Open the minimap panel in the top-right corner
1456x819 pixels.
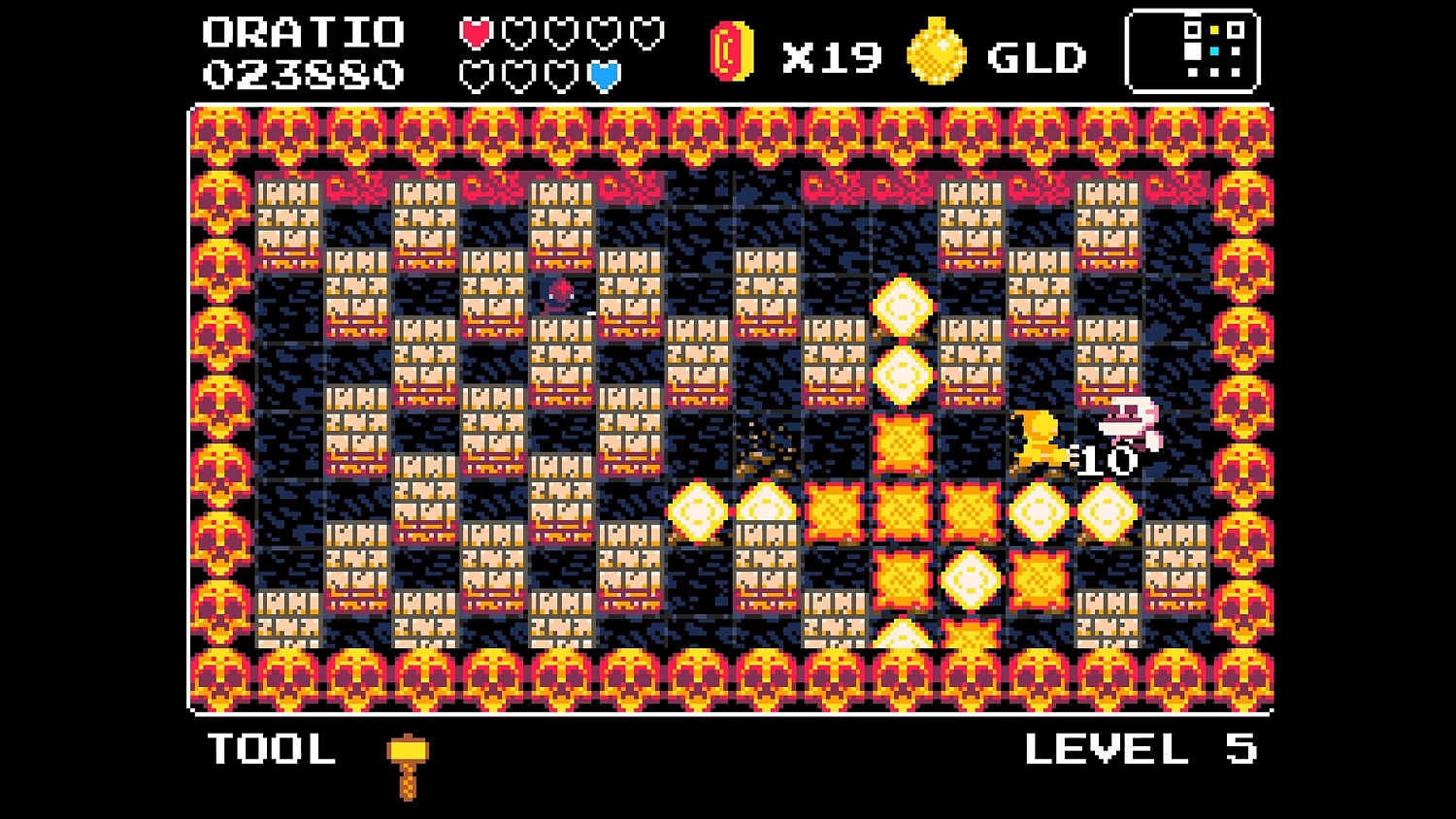pyautogui.click(x=1194, y=50)
